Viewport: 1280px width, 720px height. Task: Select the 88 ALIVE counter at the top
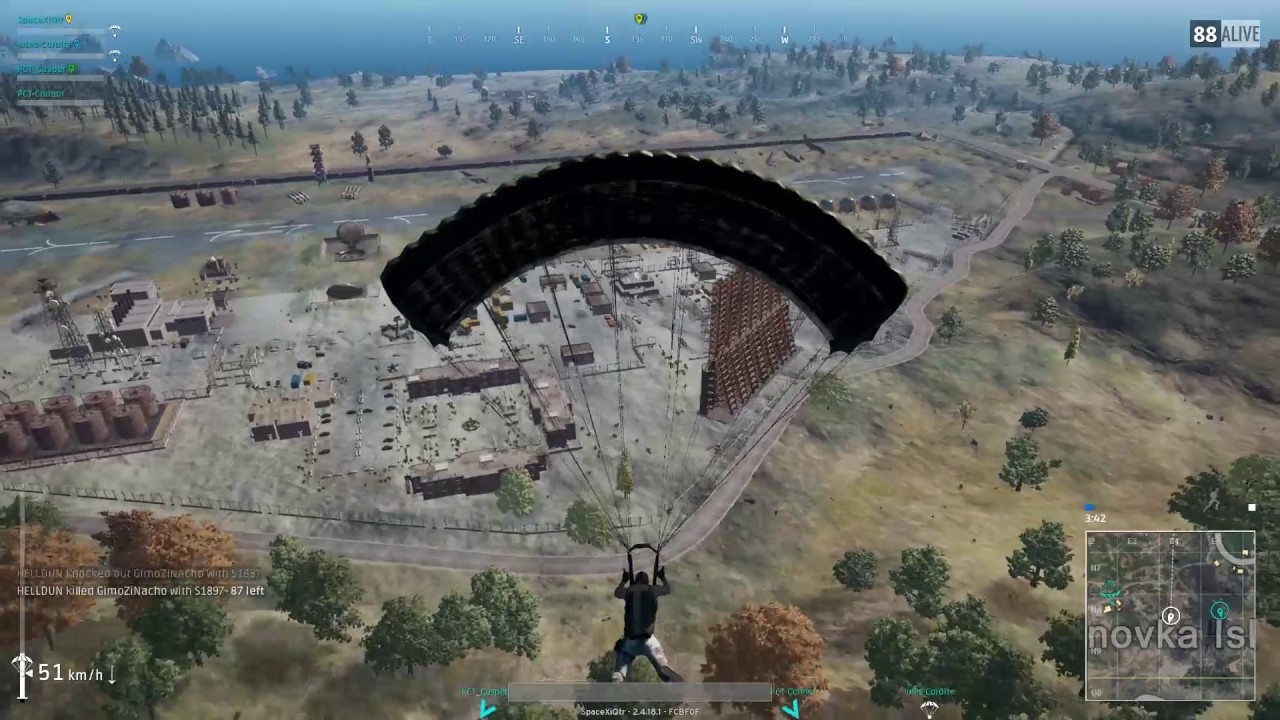point(1223,34)
